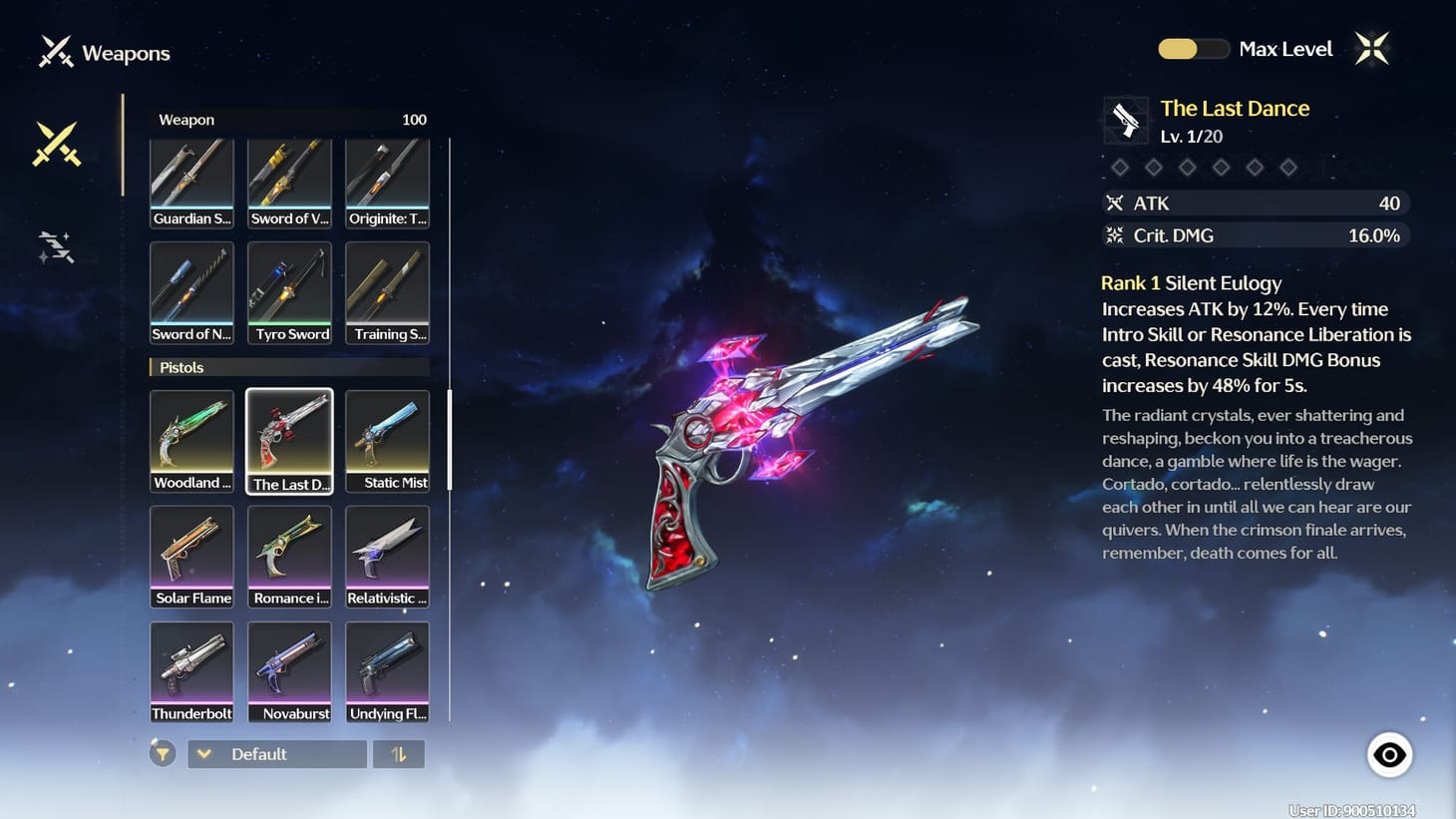Click the snowflake icon on the Crit. DMG row
Screen dimensions: 1456x819
(1116, 235)
